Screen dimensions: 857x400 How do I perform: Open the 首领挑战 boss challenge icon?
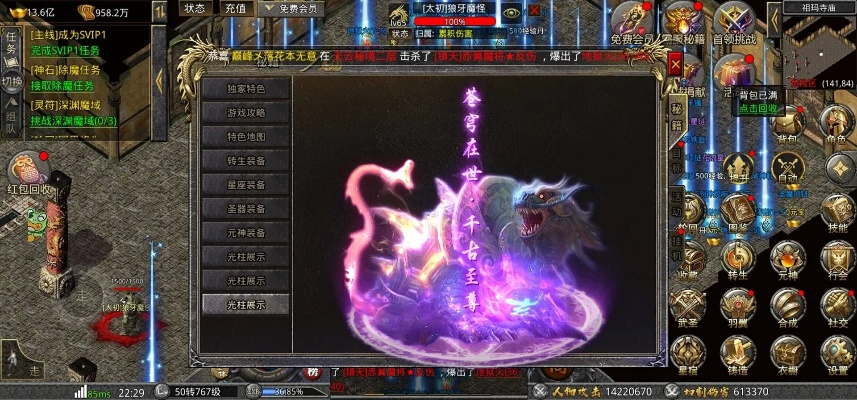point(733,20)
